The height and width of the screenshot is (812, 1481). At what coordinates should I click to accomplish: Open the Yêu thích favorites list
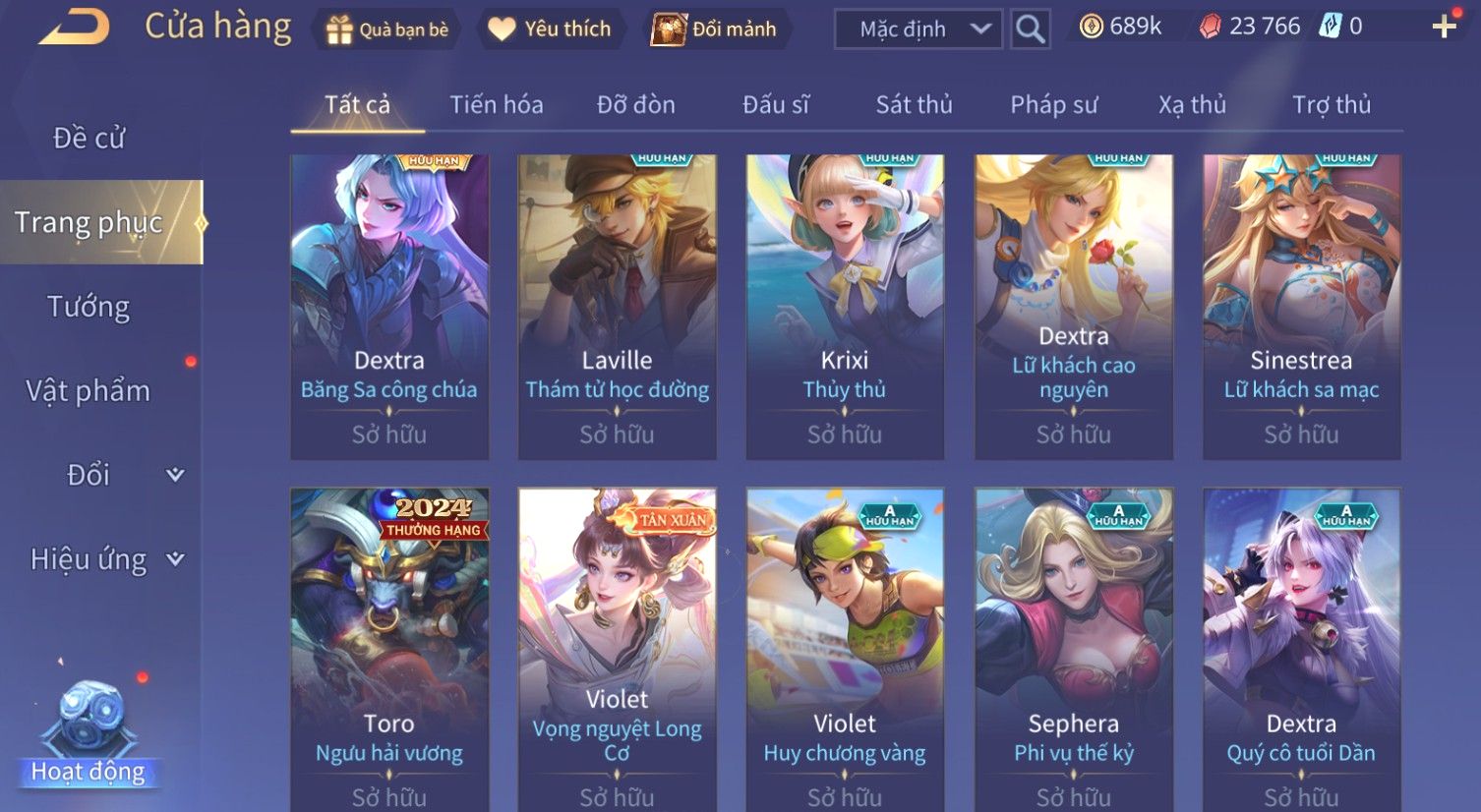[x=551, y=29]
